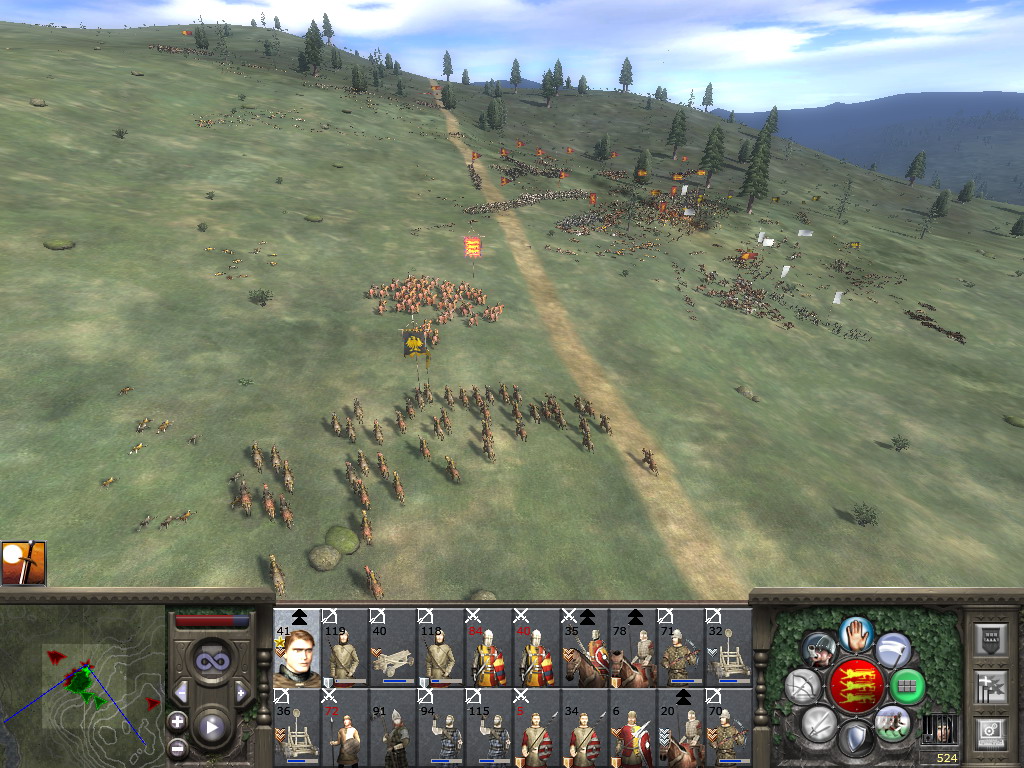Click the play speed arrow button
Screen dimensions: 1024x768
(210, 727)
